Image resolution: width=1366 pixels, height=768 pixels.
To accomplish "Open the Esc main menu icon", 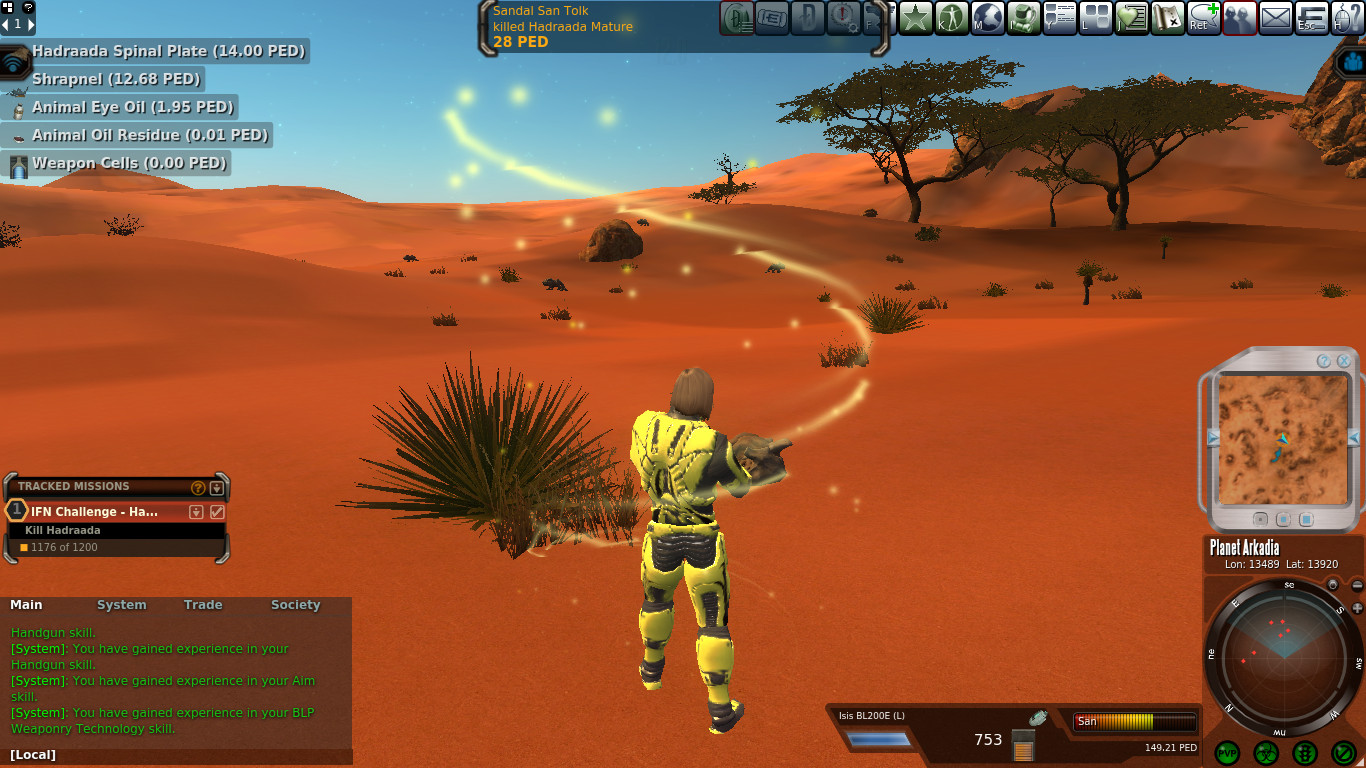I will click(x=1311, y=17).
